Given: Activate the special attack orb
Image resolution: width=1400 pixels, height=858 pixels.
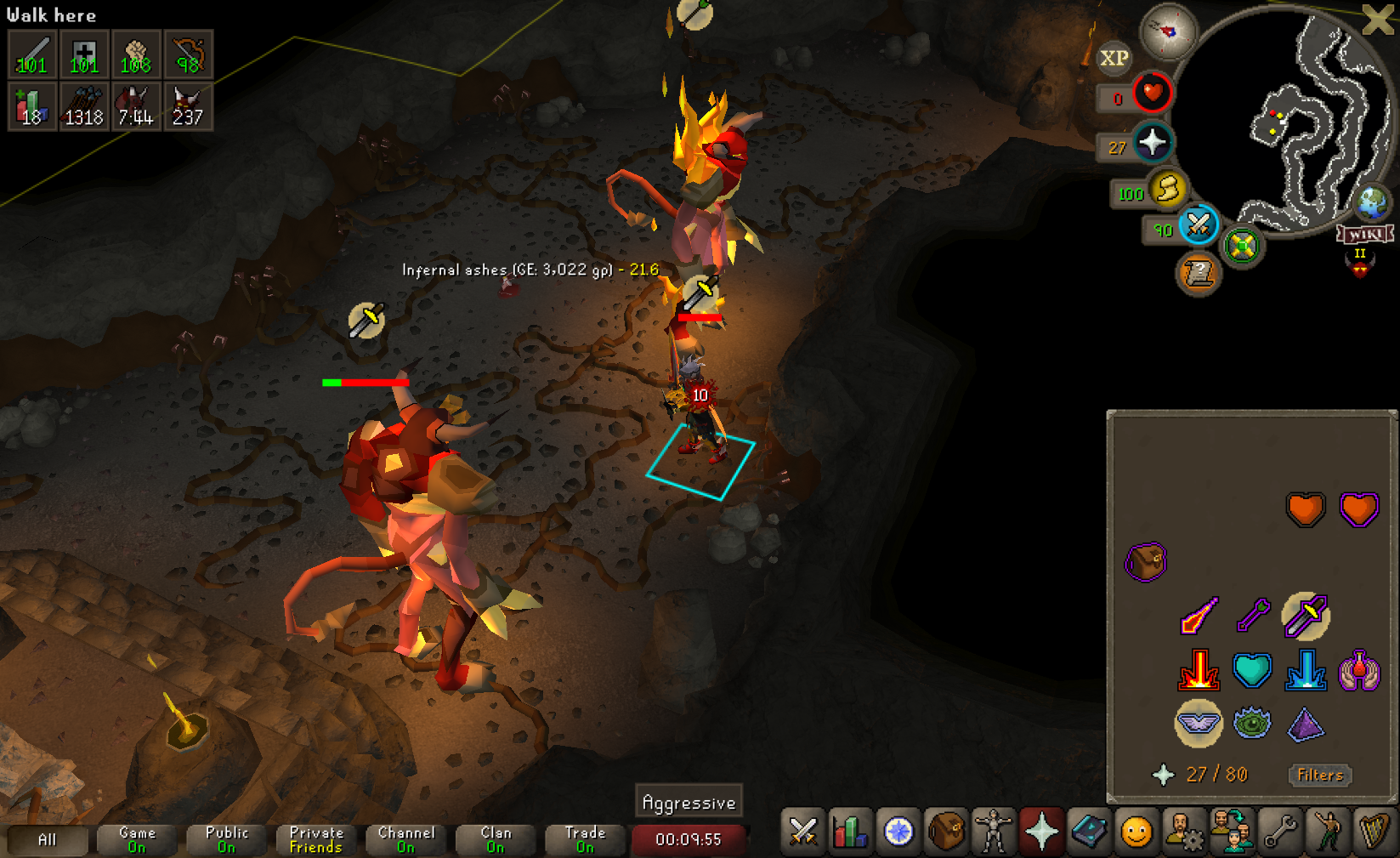Looking at the screenshot, I should [1199, 224].
